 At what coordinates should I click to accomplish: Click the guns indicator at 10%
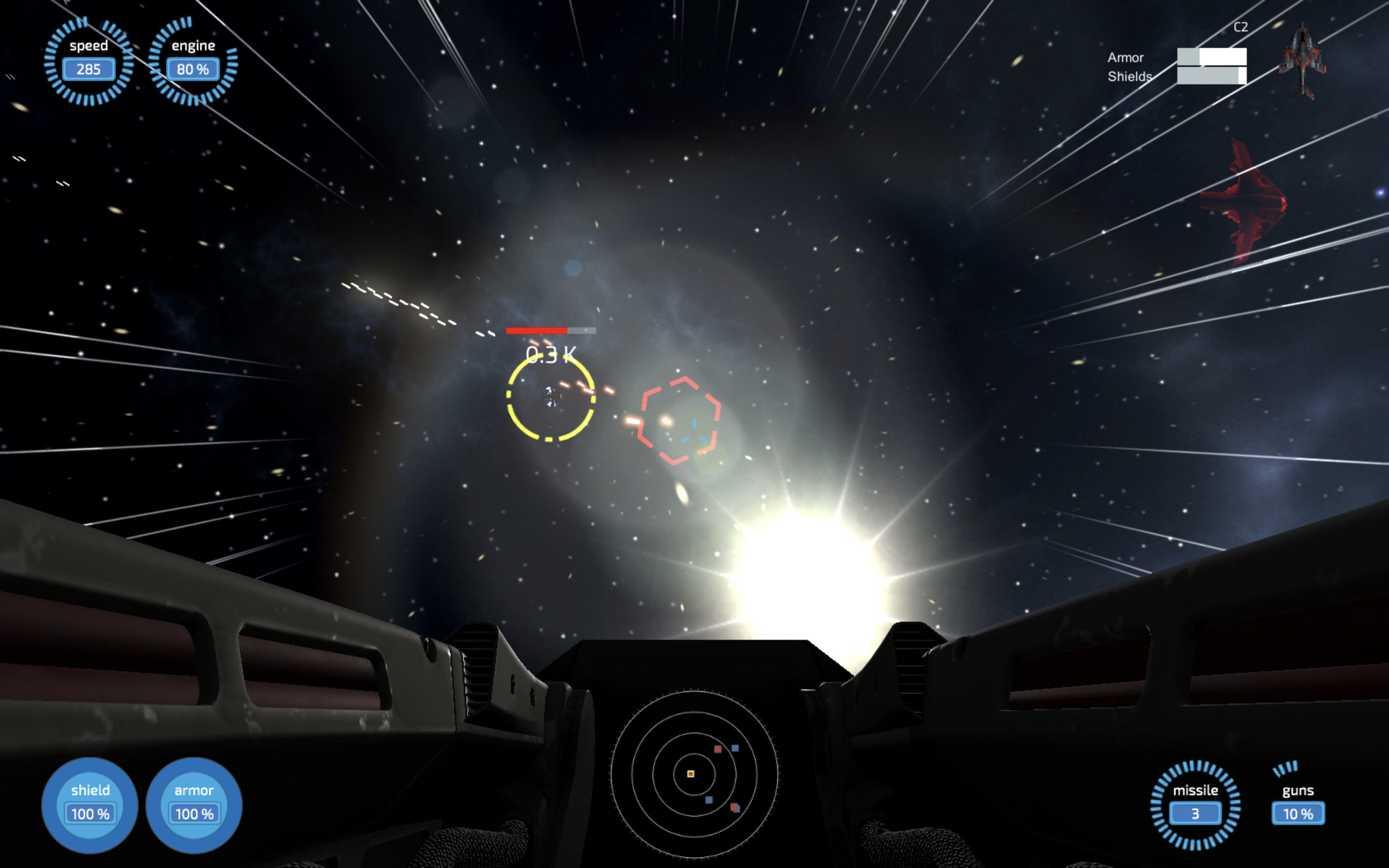[x=1299, y=804]
